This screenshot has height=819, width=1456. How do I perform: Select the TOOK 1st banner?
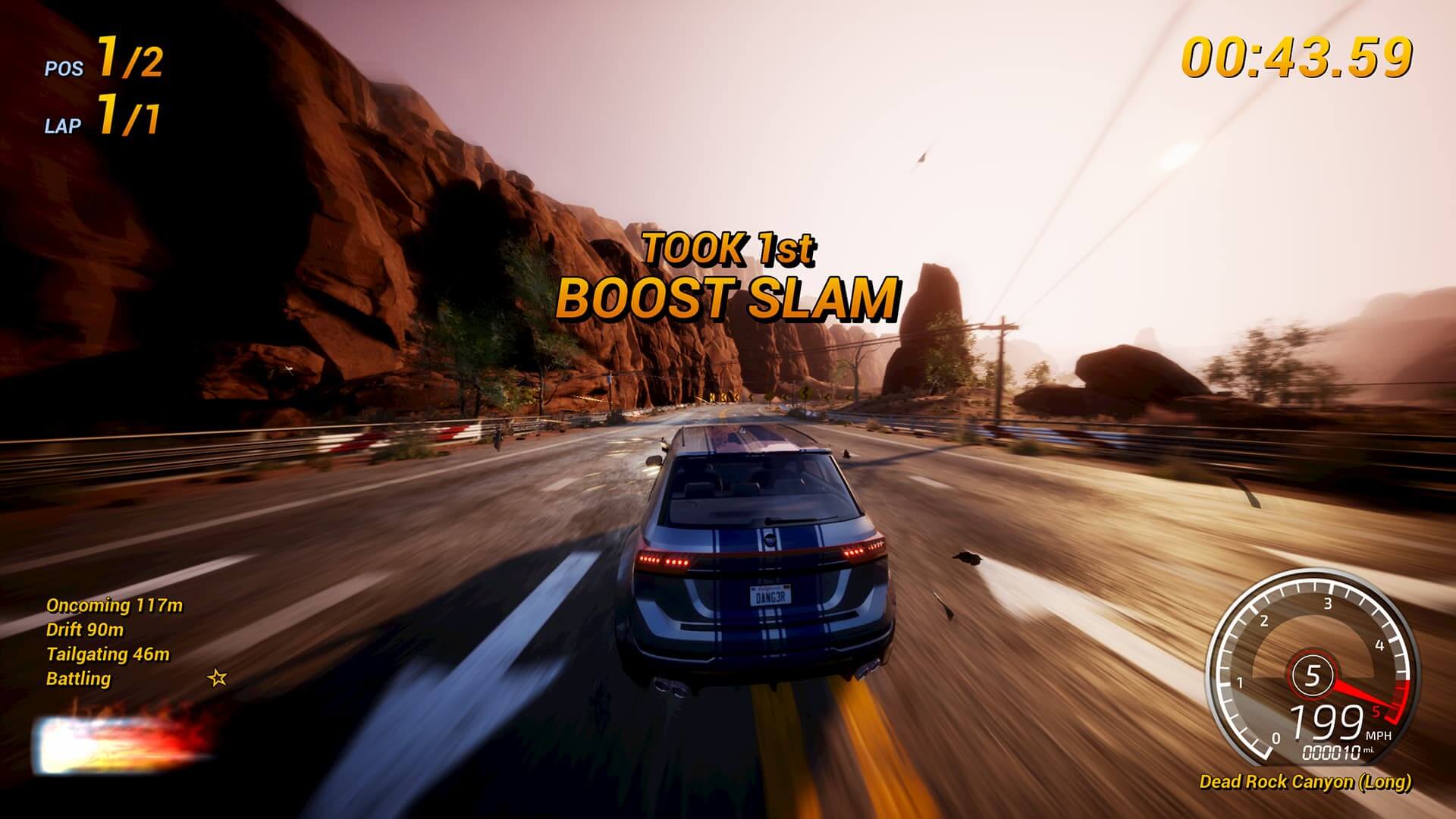(729, 248)
